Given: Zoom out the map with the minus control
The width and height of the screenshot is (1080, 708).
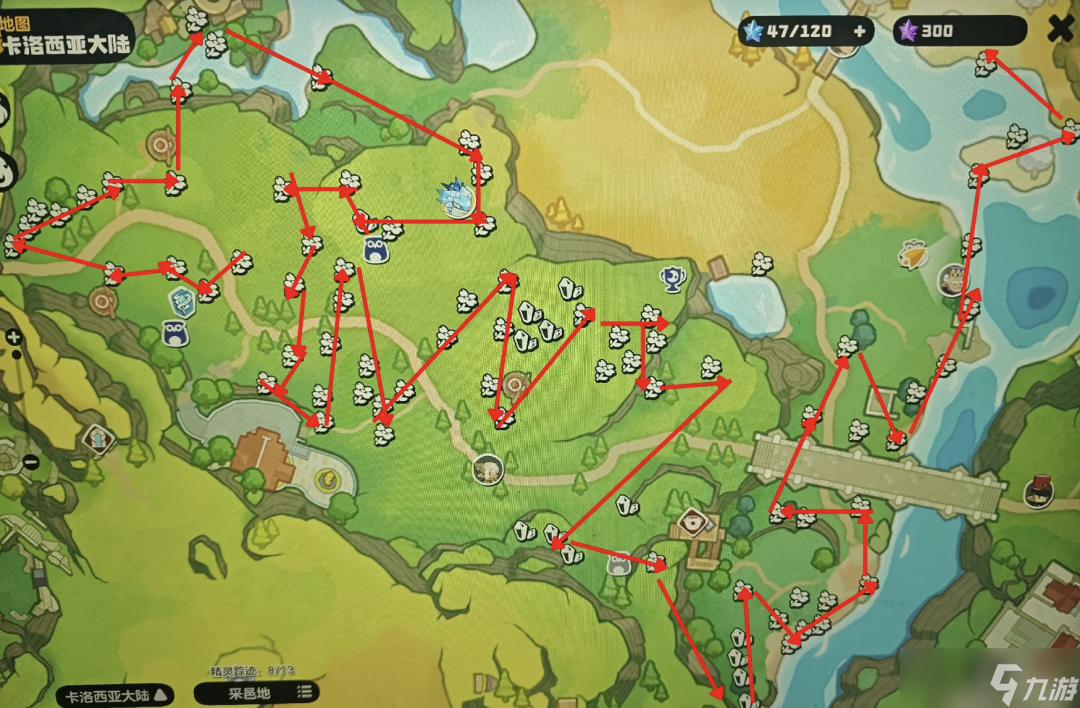Looking at the screenshot, I should point(30,462).
